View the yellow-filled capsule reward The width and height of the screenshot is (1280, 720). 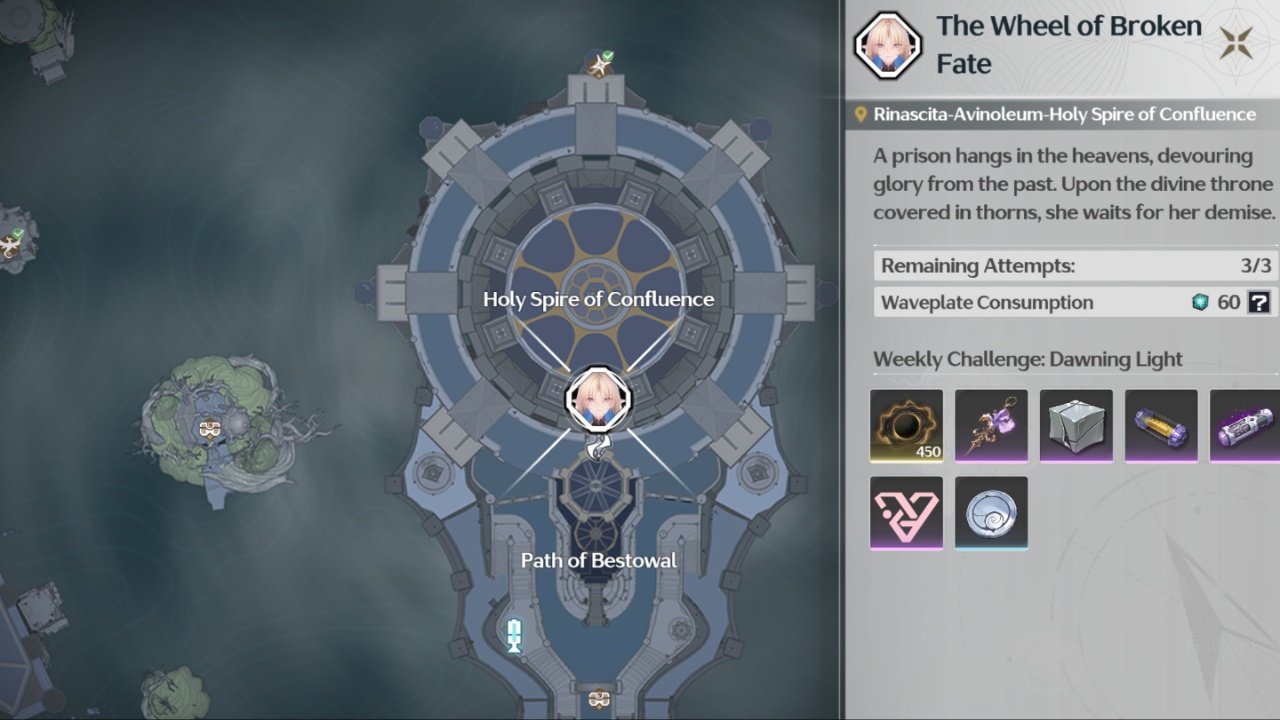[x=1161, y=426]
